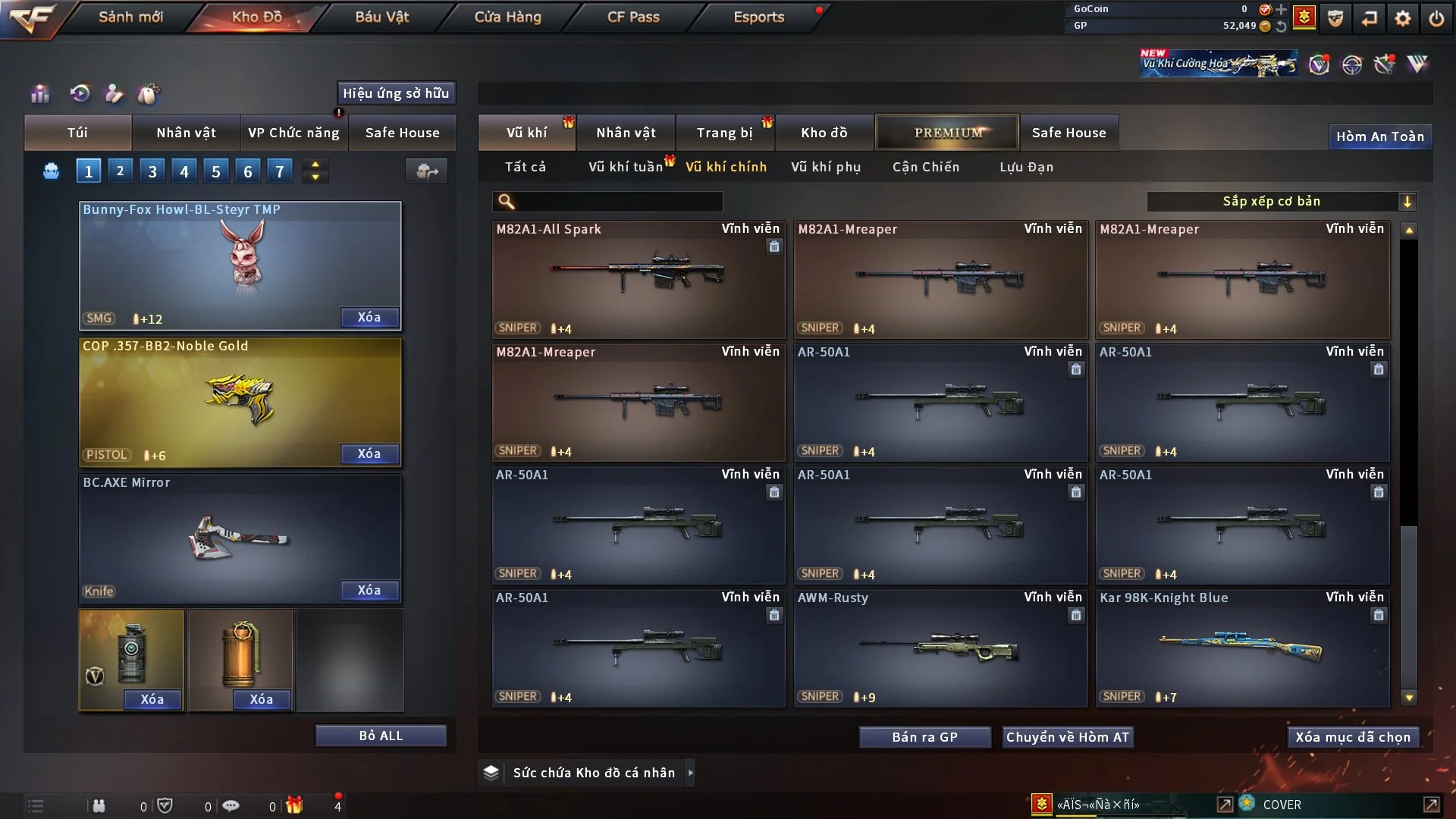1456x819 pixels.
Task: Open the Sắp xếp cơ bản sort dropdown
Action: click(1281, 201)
